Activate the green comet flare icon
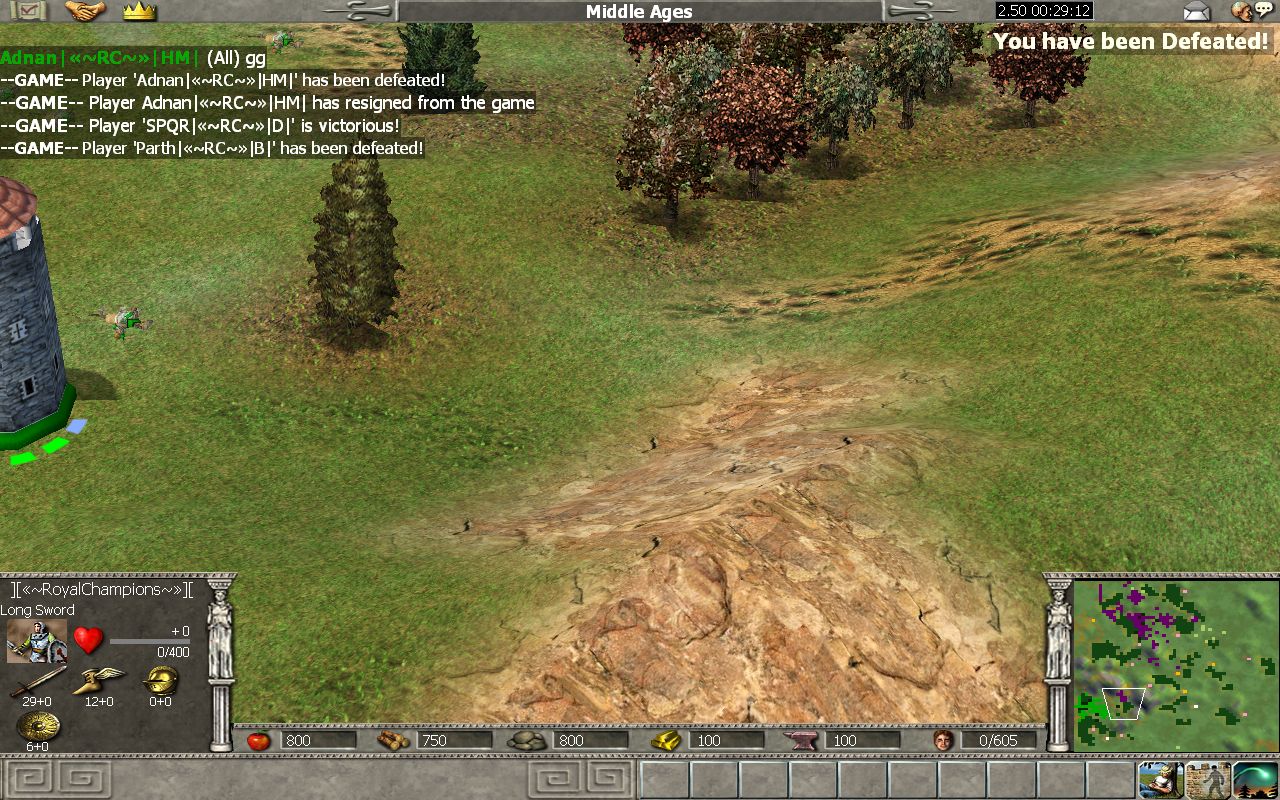Image resolution: width=1280 pixels, height=800 pixels. (1255, 778)
